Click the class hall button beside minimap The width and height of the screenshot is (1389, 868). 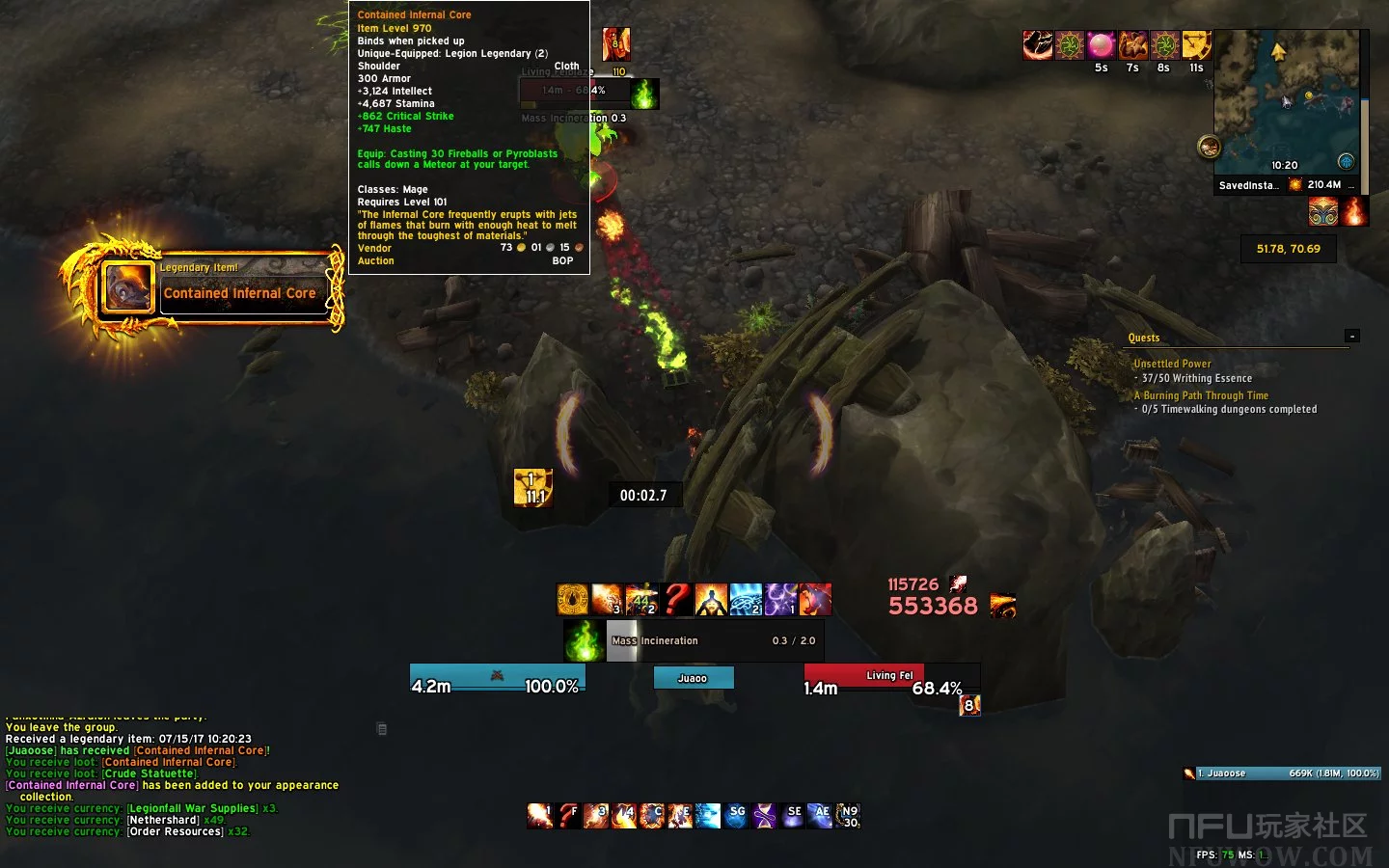click(x=1209, y=148)
